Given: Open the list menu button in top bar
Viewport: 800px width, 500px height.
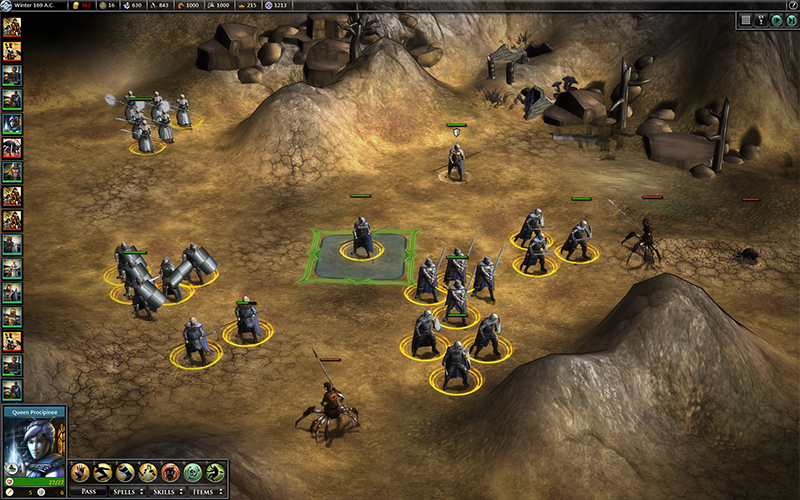Looking at the screenshot, I should click(746, 19).
